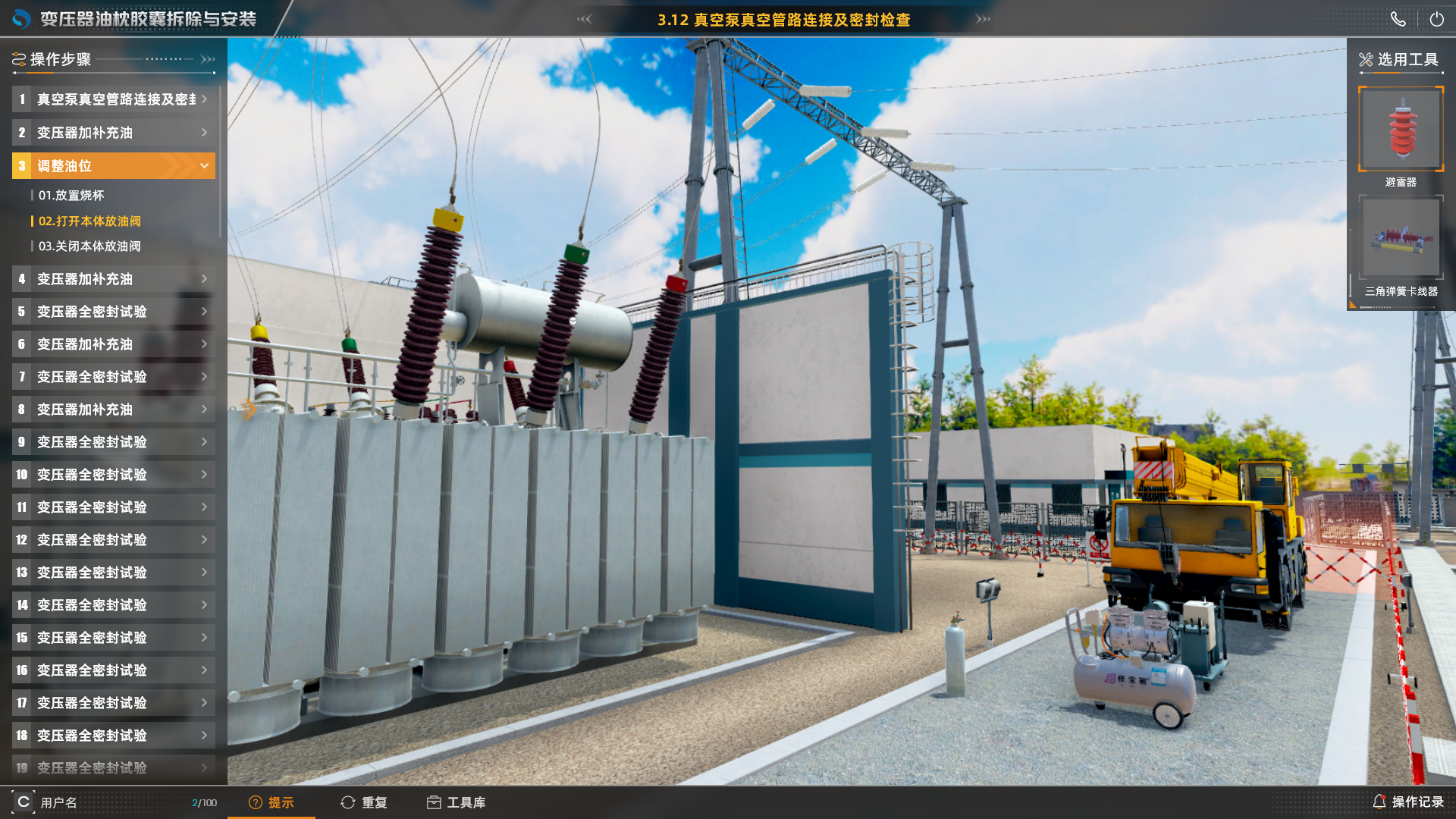1456x819 pixels.
Task: Pick the 避雷器 tool thumbnail
Action: tap(1401, 129)
